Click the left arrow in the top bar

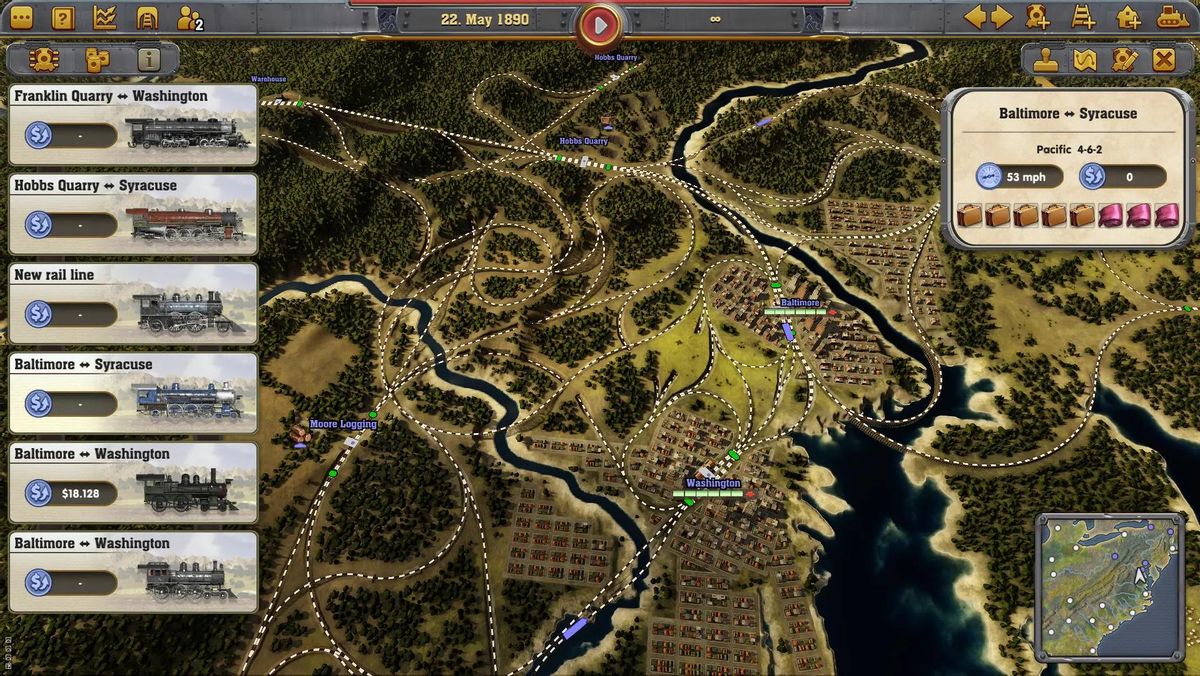(x=975, y=18)
